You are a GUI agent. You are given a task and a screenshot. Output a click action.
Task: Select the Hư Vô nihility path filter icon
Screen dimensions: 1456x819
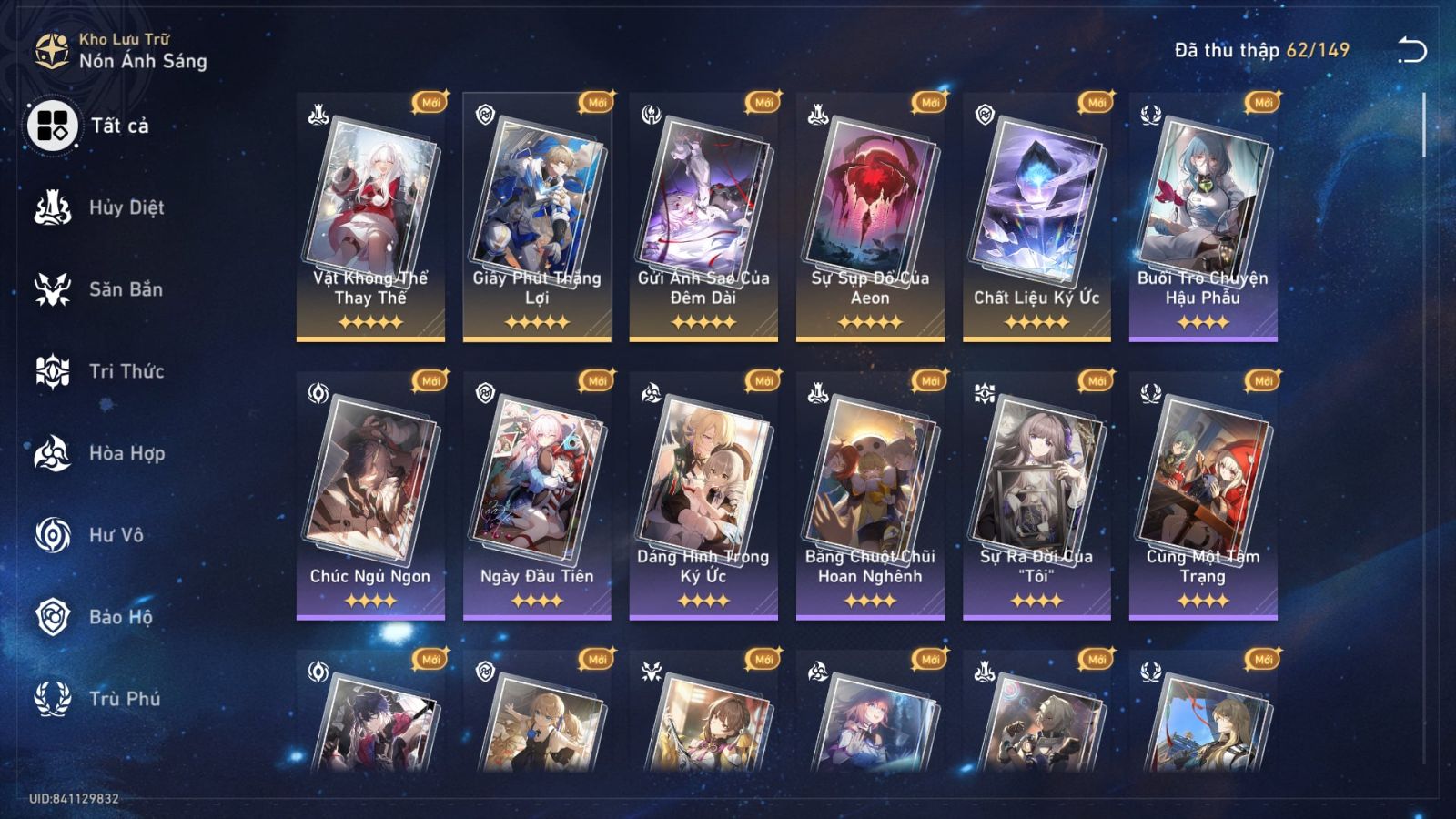tap(53, 535)
